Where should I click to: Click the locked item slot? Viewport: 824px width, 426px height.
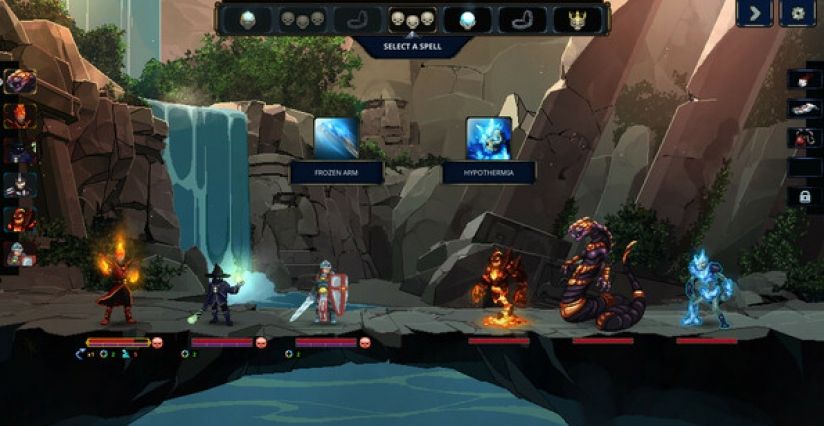pos(803,197)
